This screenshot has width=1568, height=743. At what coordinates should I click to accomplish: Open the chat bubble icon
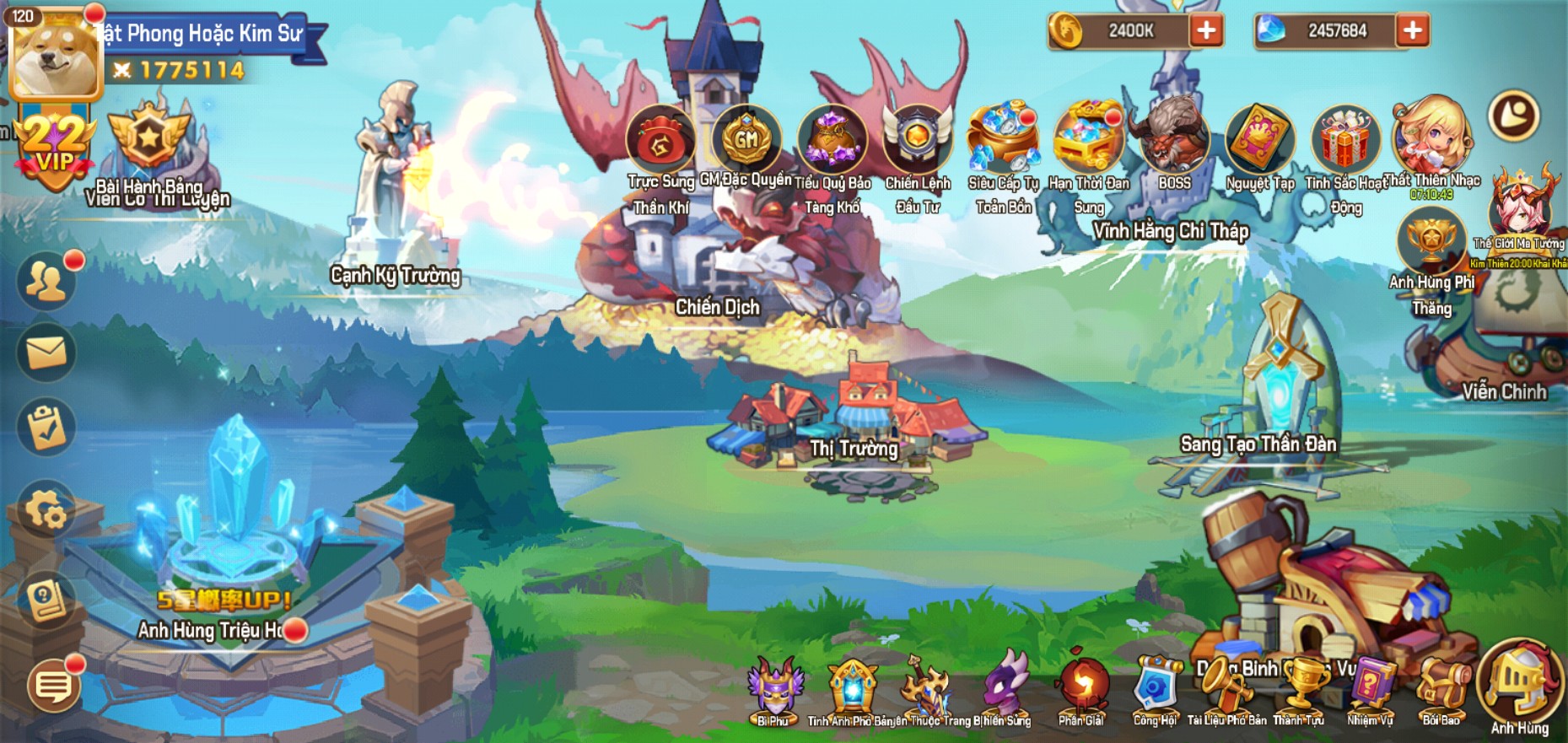(x=54, y=686)
